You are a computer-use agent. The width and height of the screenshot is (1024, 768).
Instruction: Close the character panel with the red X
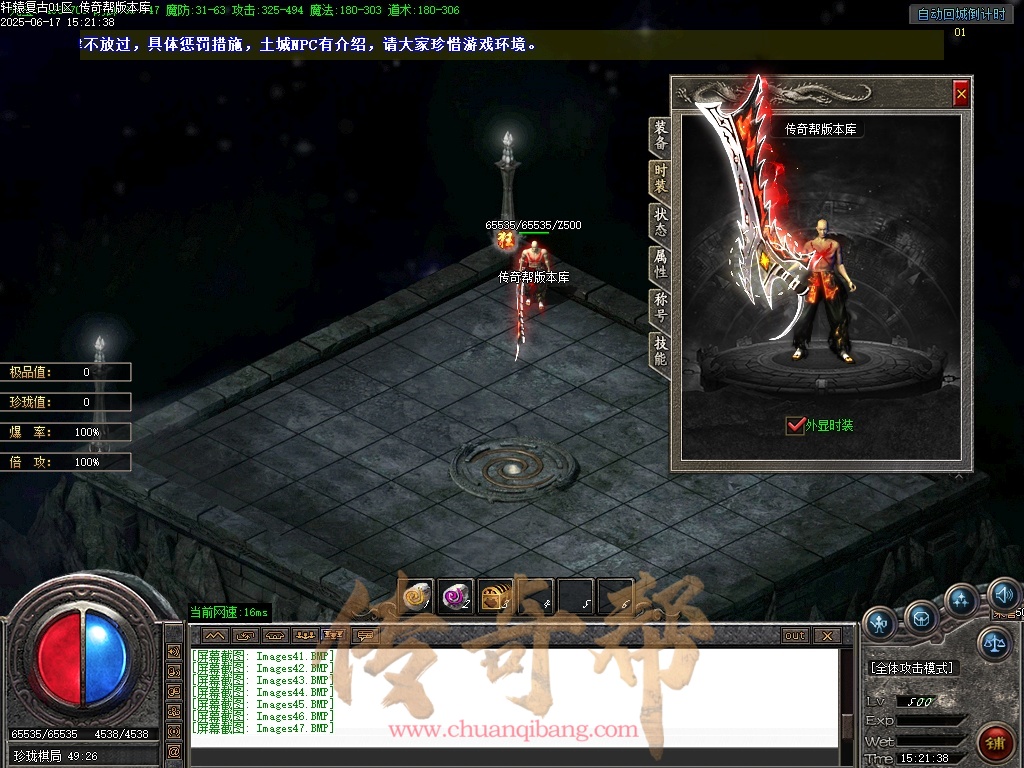coord(961,93)
